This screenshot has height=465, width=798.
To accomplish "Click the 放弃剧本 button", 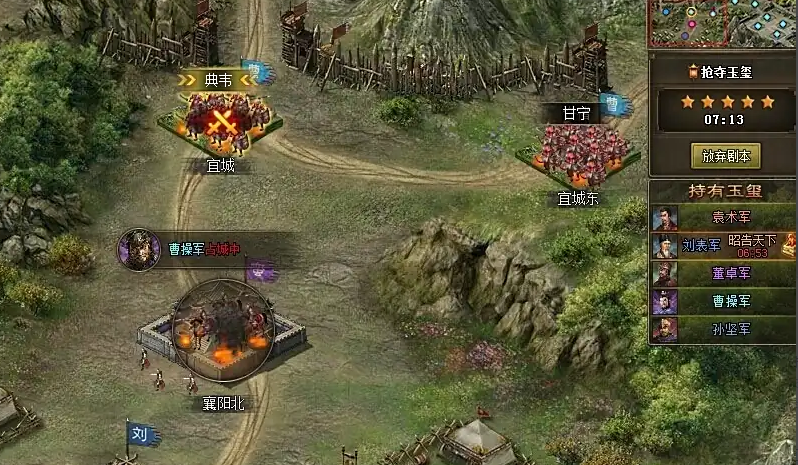I will 726,155.
